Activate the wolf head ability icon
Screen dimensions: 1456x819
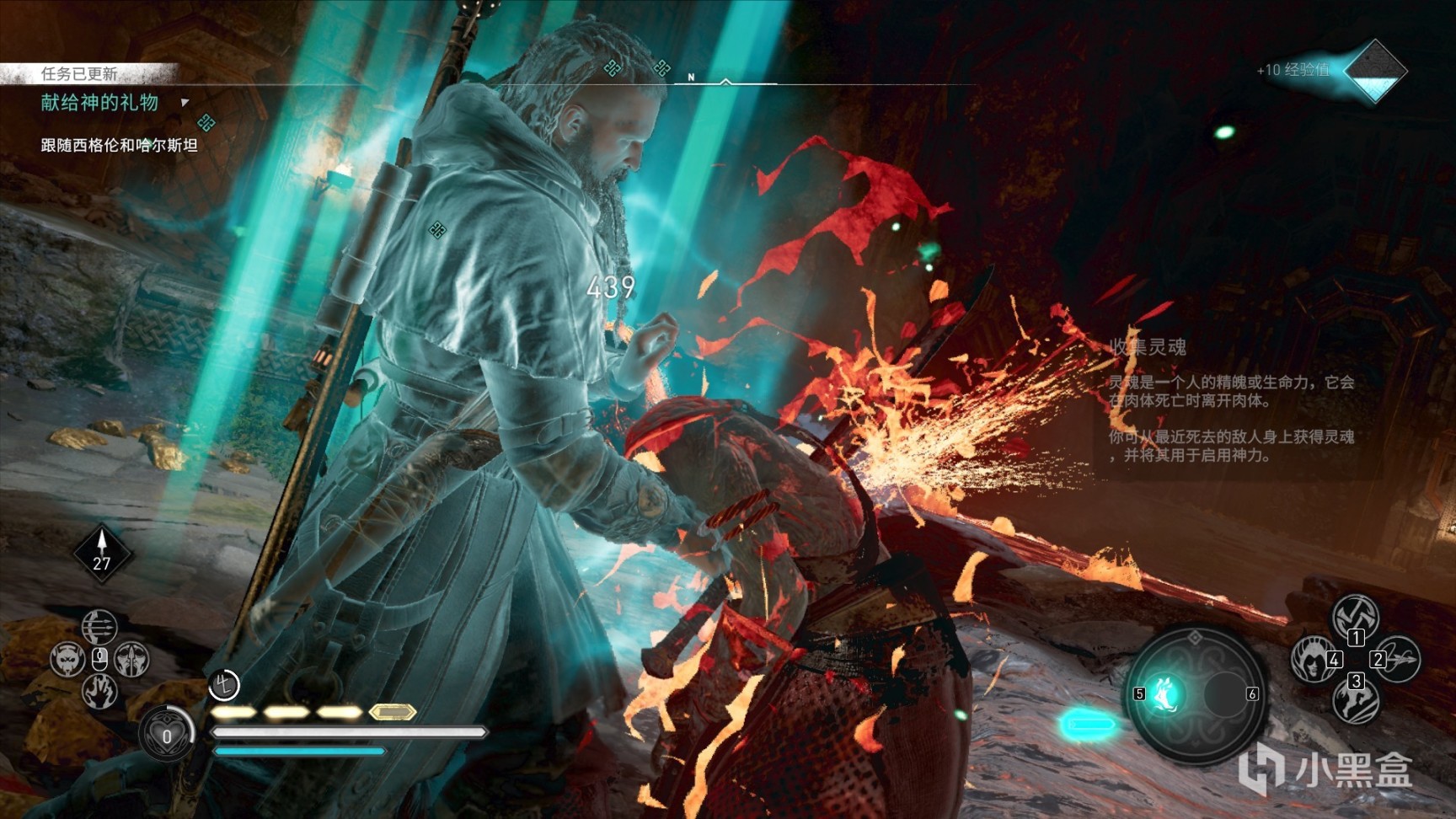(67, 659)
